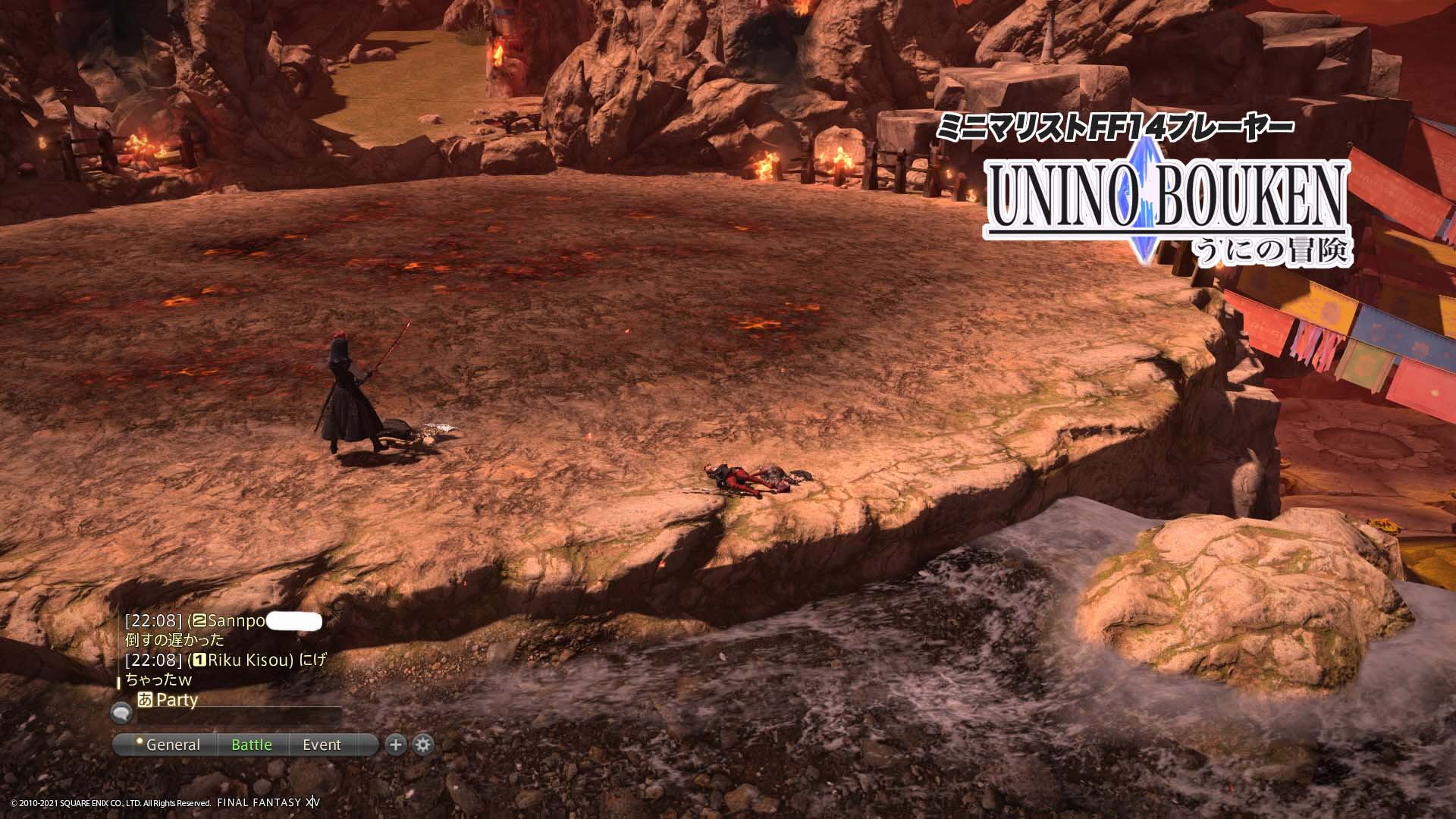The height and width of the screenshot is (819, 1456).
Task: Add a new chat log tab
Action: pos(395,745)
